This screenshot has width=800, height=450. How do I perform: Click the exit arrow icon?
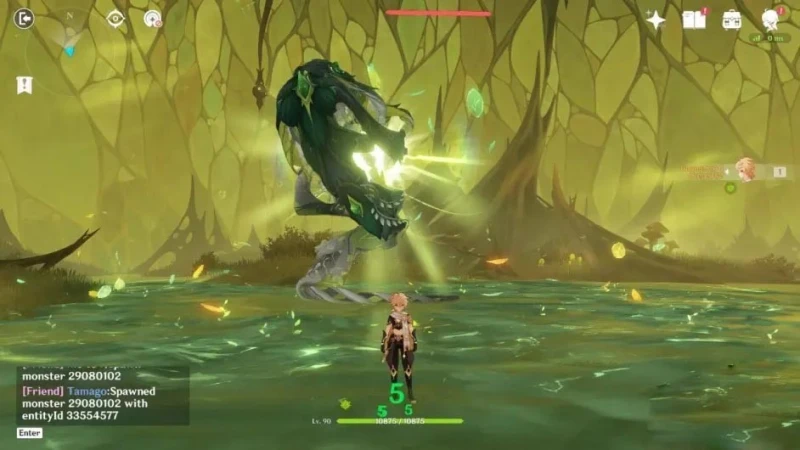tap(24, 18)
